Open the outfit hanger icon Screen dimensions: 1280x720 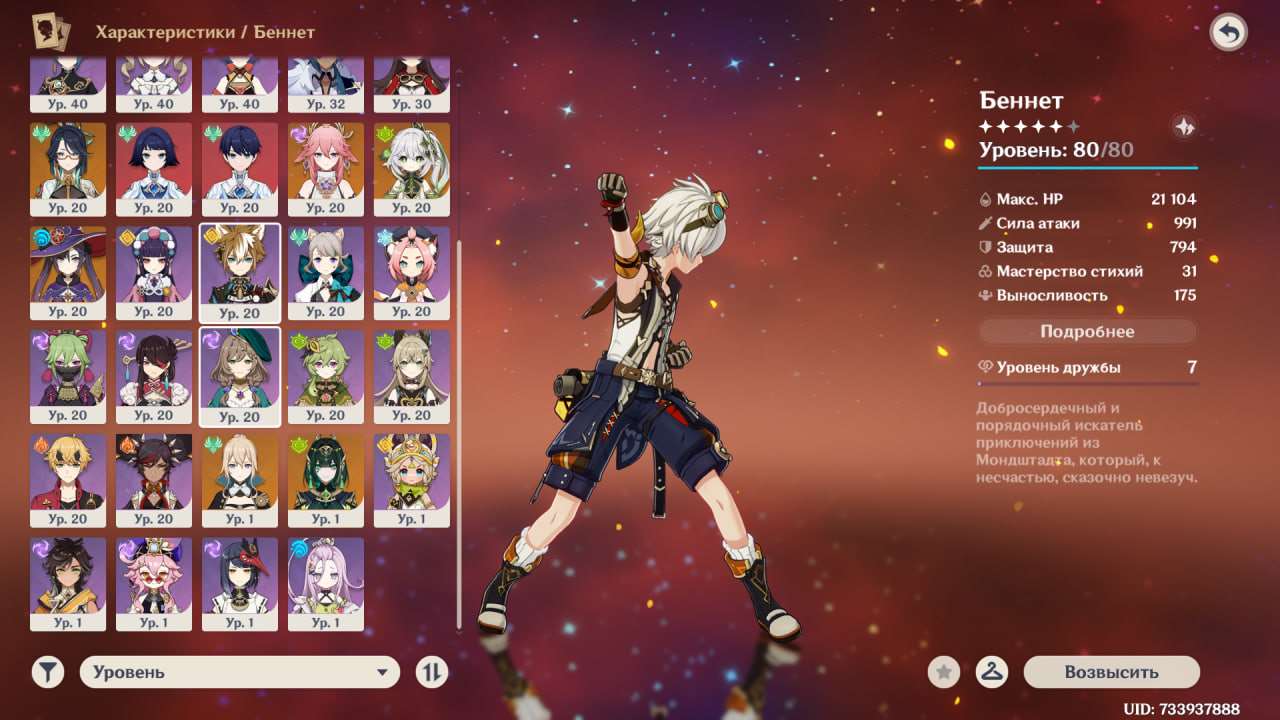click(991, 672)
